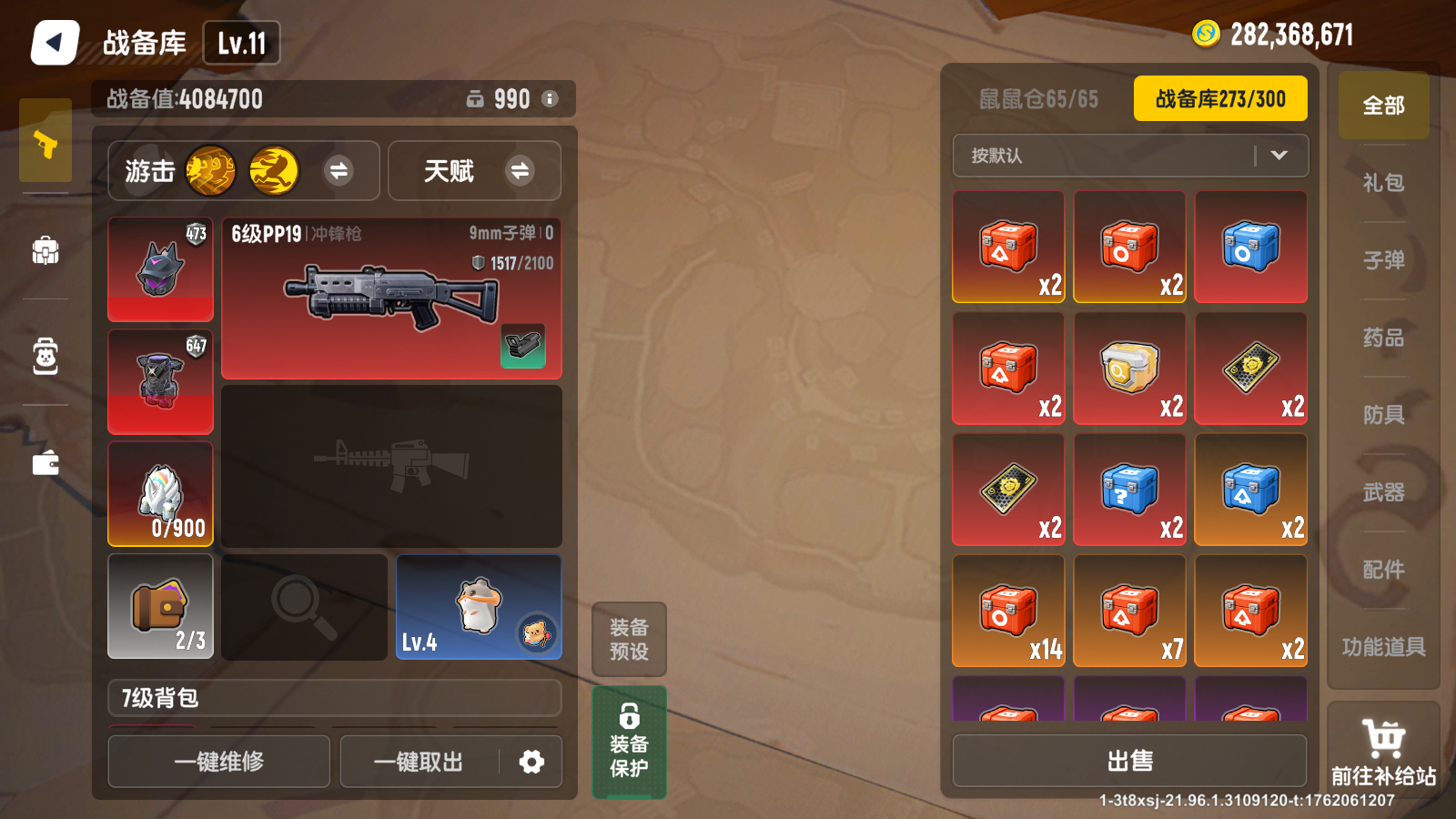Click the hamster pet case icon in sidebar
Screen dimensions: 1456x819
pos(45,358)
